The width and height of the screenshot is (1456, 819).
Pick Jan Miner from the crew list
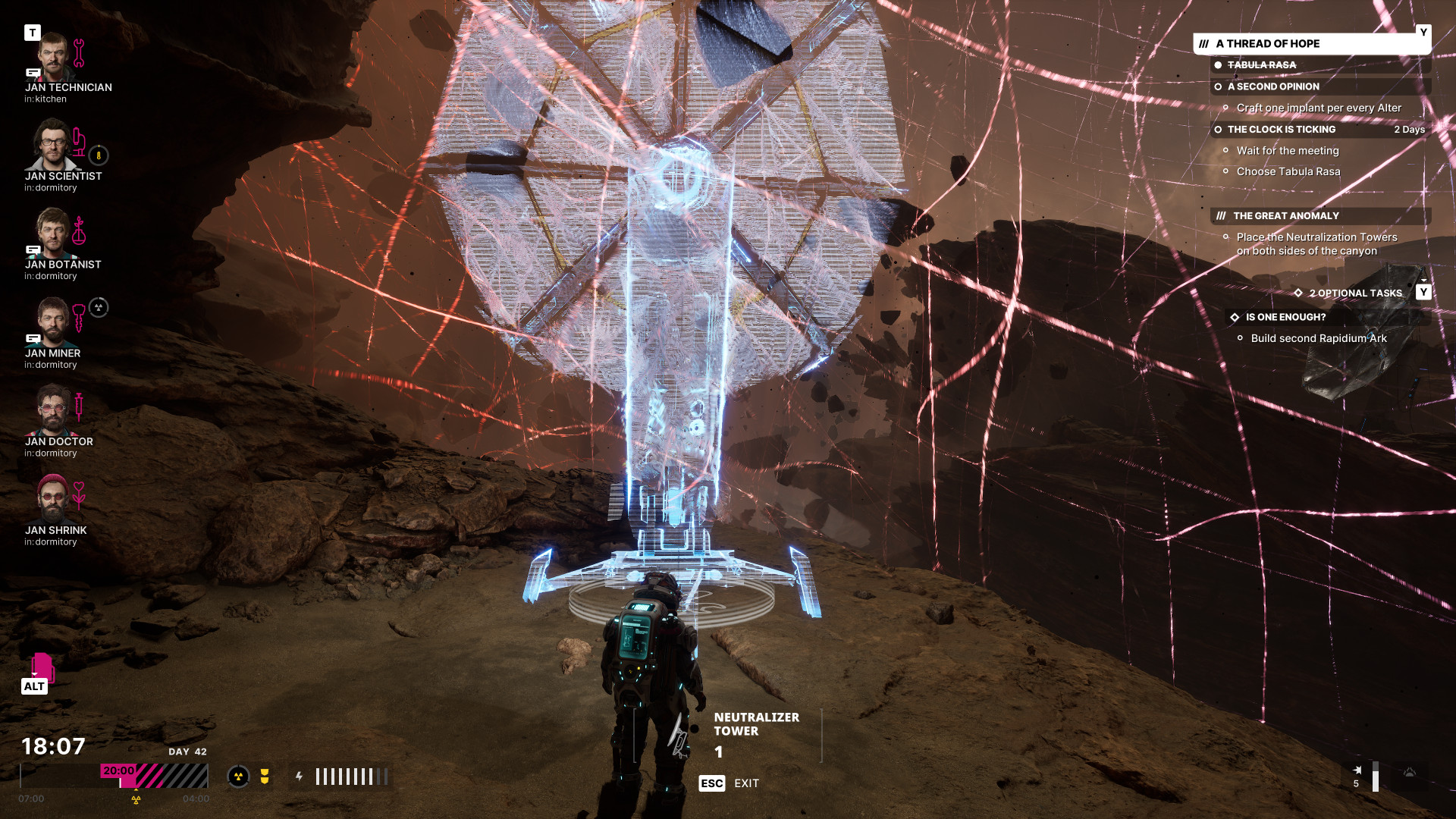pos(52,323)
